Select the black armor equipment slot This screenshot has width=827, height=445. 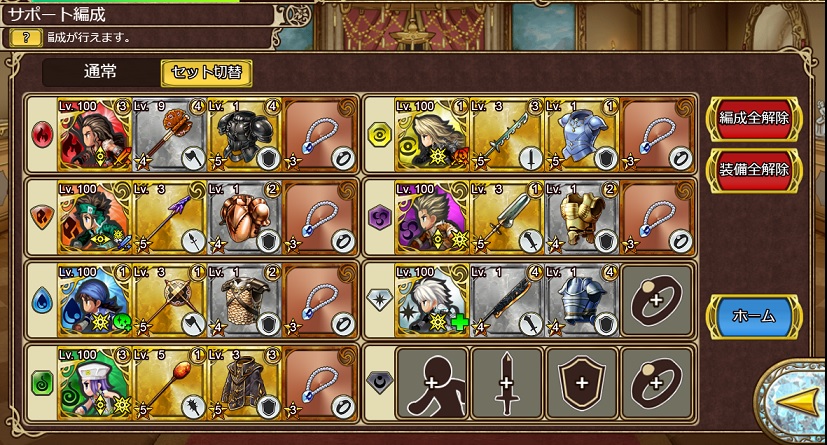(245, 133)
